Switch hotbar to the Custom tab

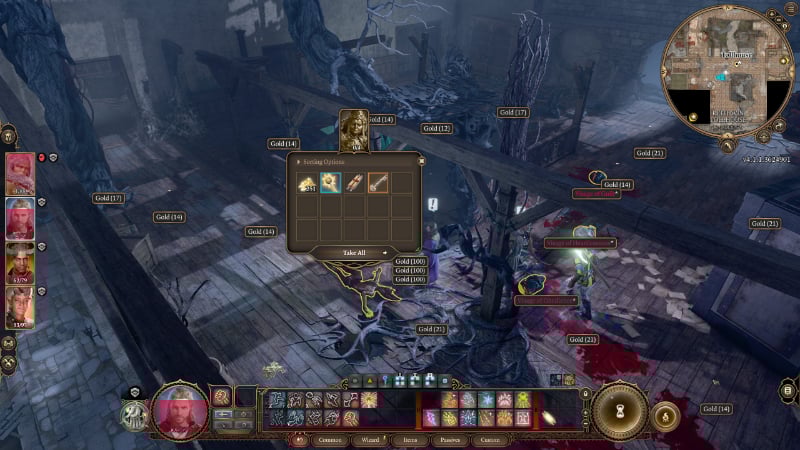tap(490, 439)
